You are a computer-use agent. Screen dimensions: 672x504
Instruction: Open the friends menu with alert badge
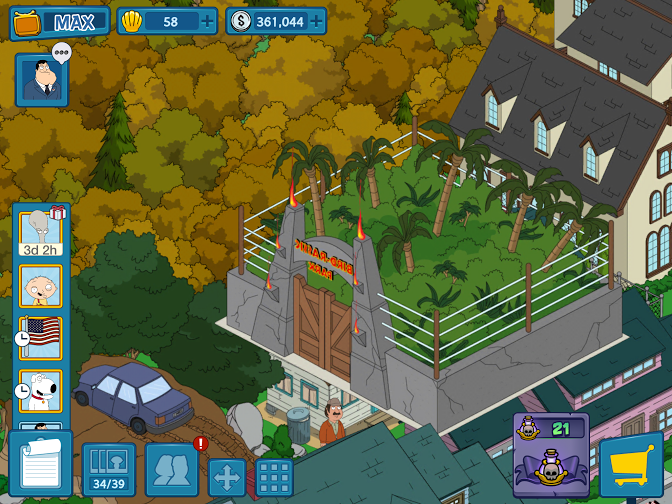pyautogui.click(x=172, y=468)
